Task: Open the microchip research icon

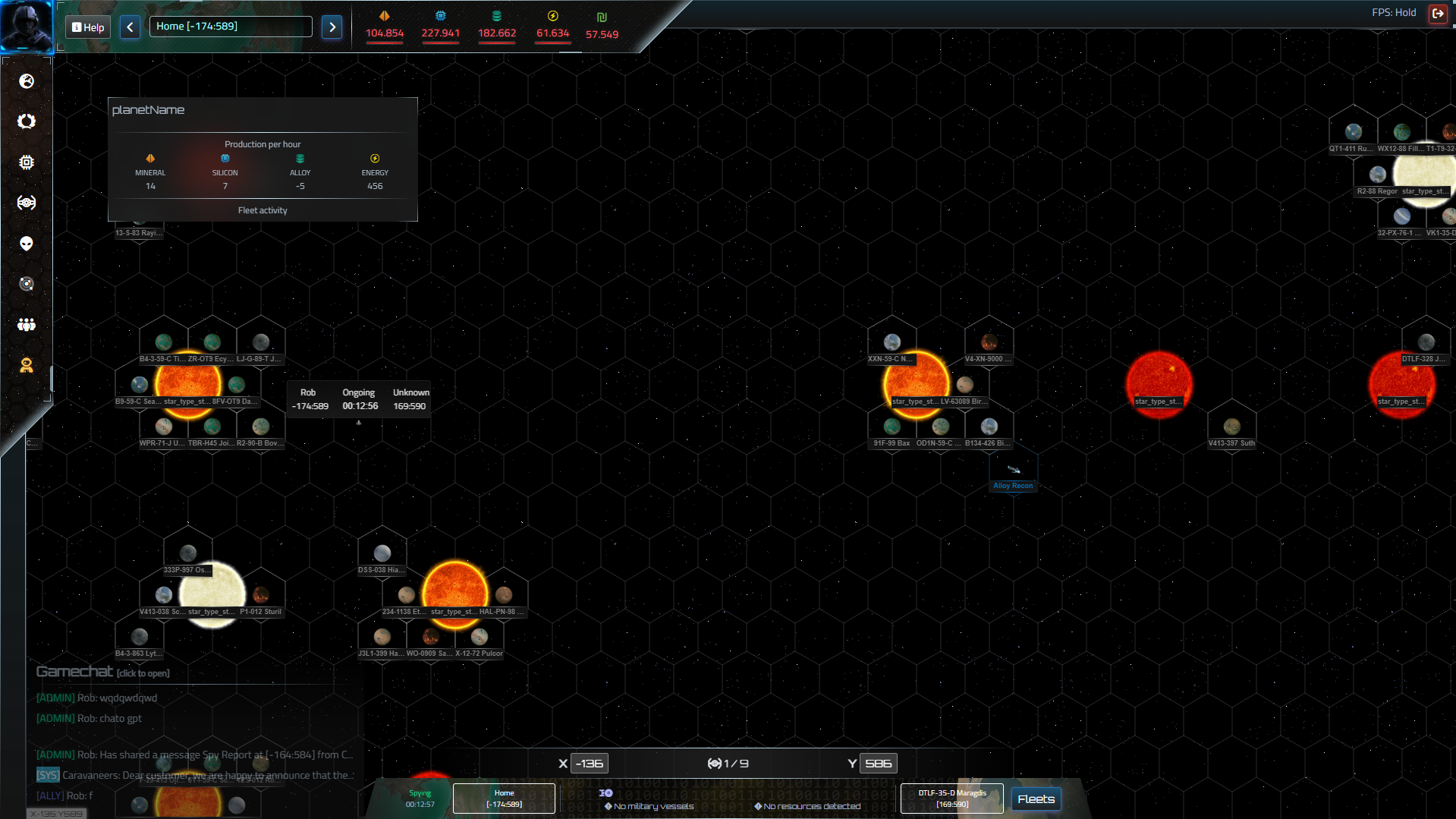Action: pos(27,162)
